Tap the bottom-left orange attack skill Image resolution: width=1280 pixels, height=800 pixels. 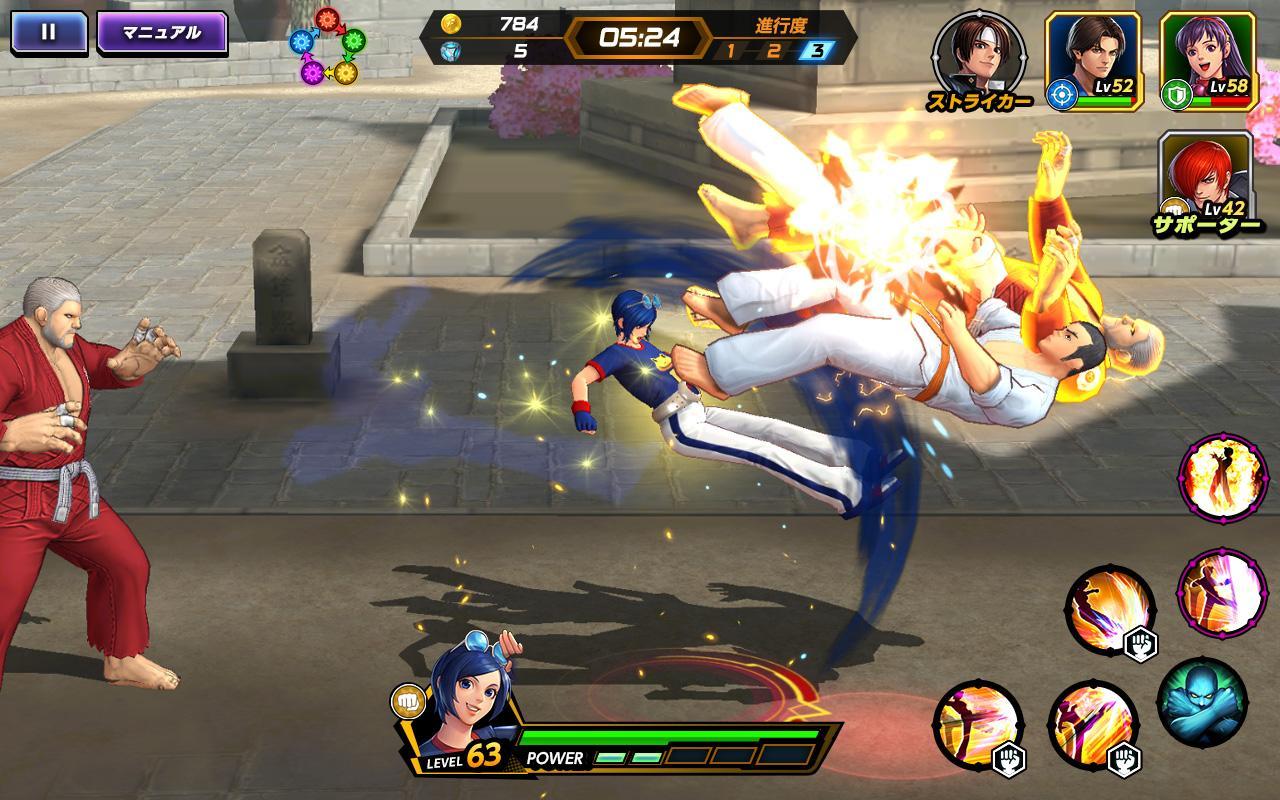[x=978, y=724]
